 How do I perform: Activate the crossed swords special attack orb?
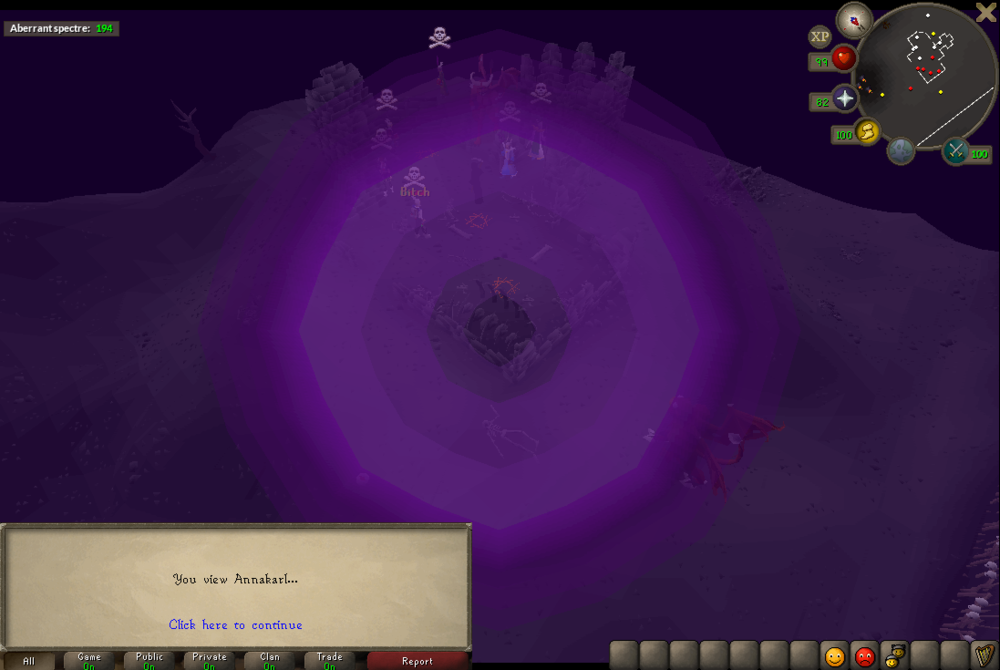pyautogui.click(x=955, y=151)
